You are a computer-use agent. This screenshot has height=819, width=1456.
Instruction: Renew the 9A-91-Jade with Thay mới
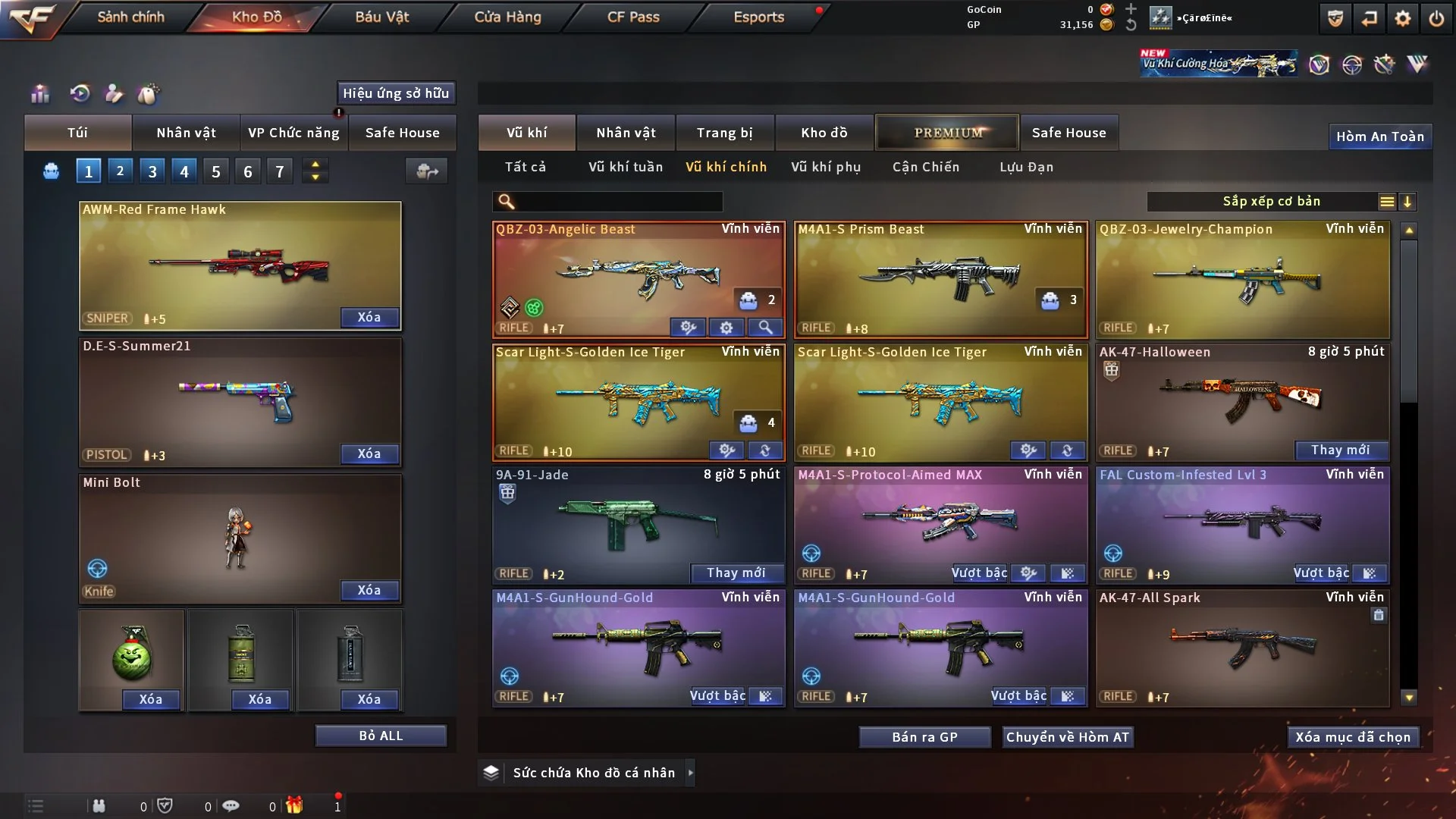[x=736, y=573]
